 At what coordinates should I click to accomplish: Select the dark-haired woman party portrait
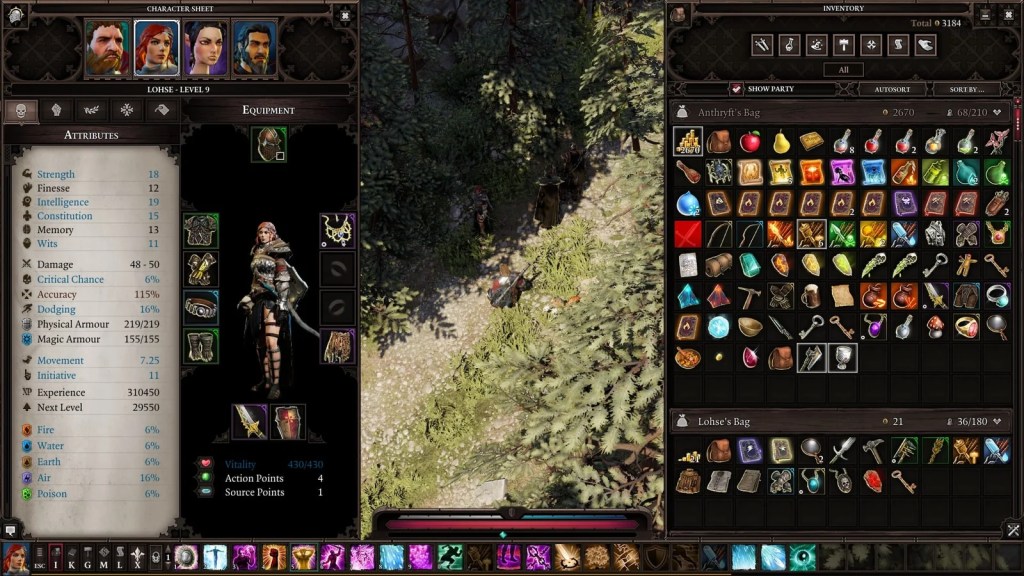[x=206, y=48]
